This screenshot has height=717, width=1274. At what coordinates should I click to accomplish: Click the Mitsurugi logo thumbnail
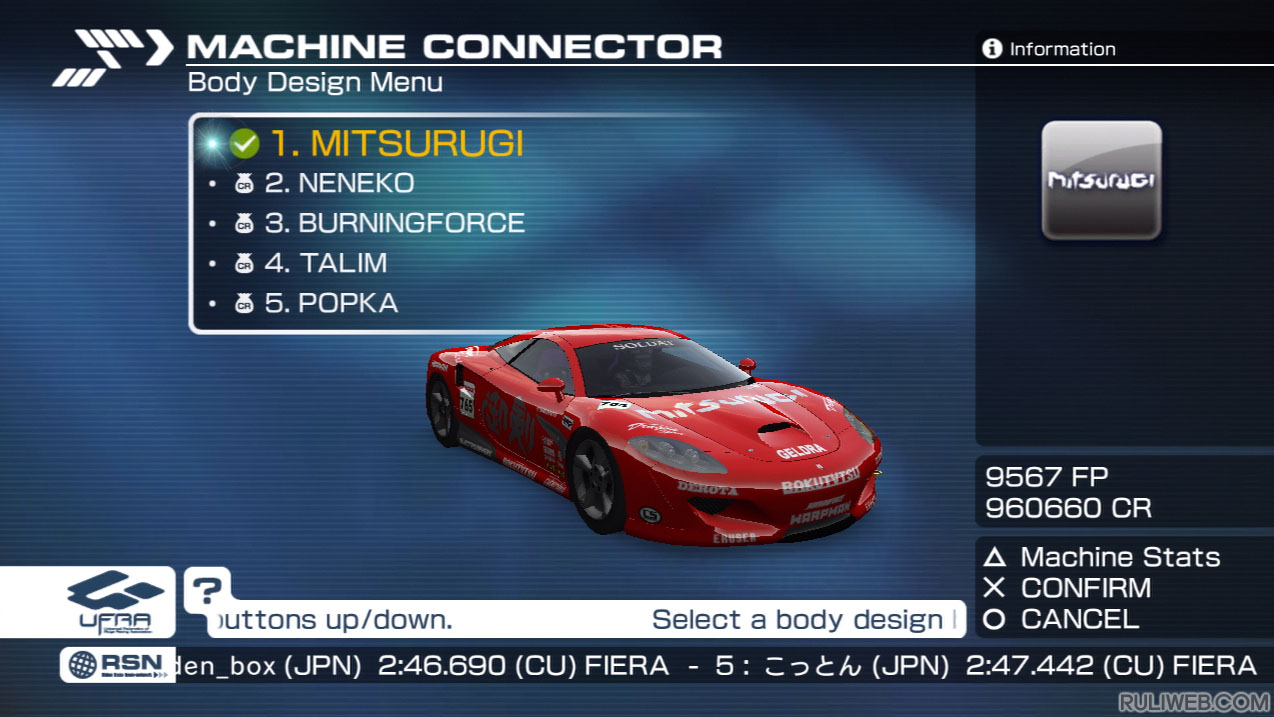coord(1101,181)
